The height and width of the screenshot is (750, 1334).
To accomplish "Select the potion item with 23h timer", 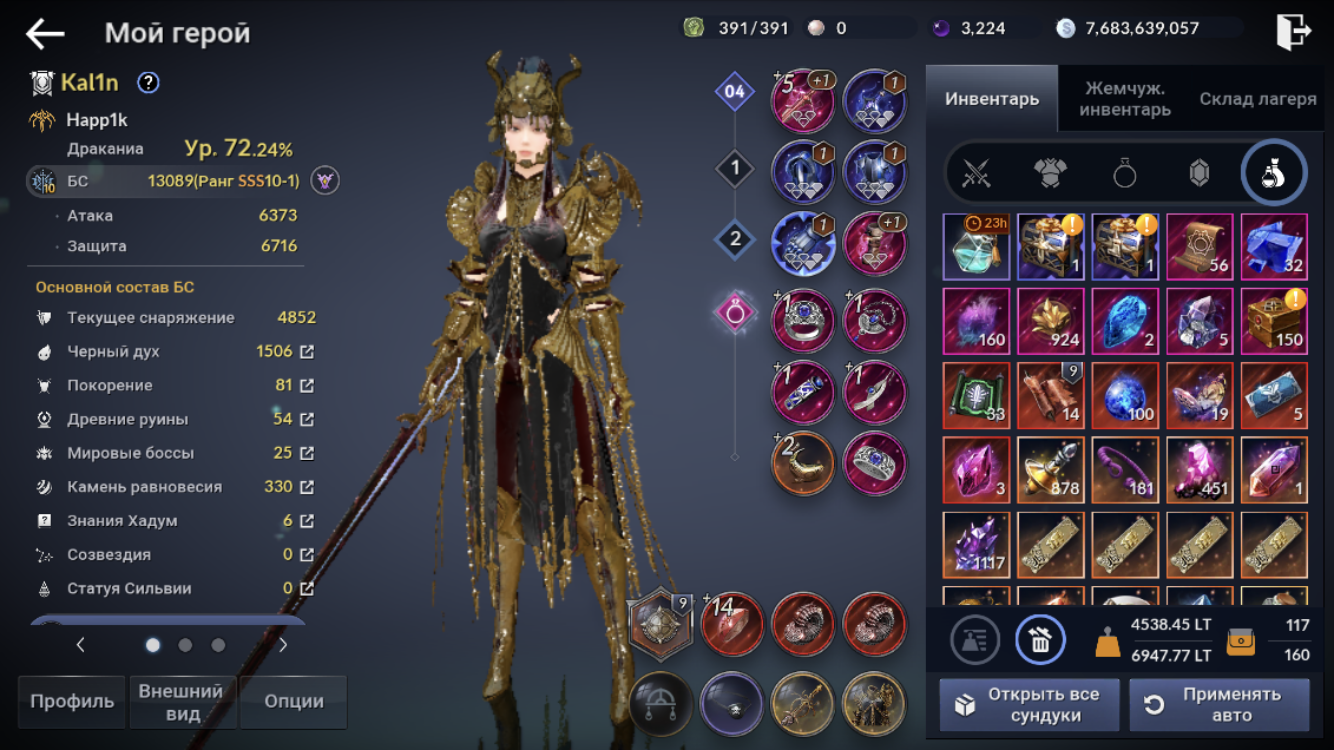I will (x=976, y=246).
